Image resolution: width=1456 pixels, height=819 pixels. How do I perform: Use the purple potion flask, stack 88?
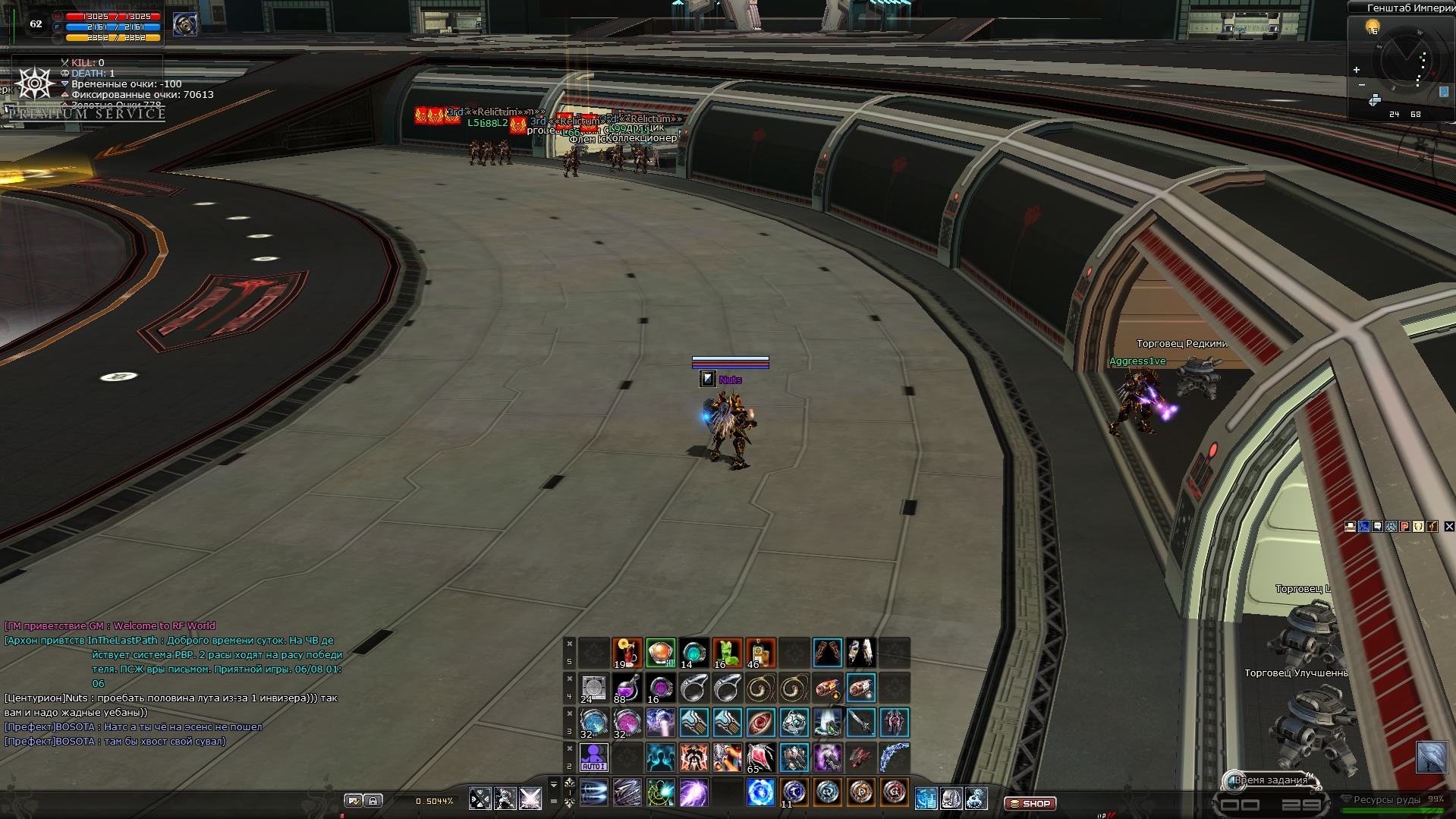(627, 688)
